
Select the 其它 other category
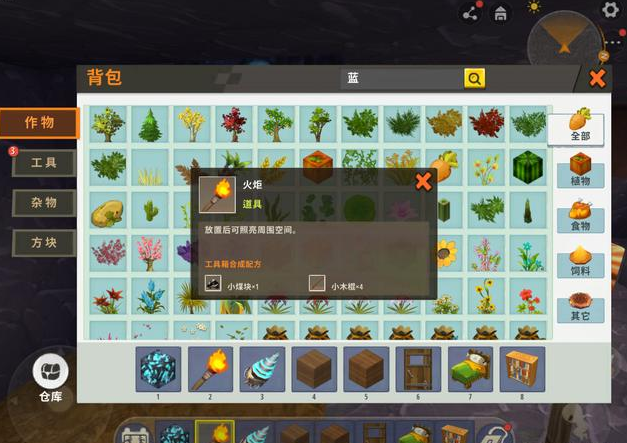pyautogui.click(x=579, y=307)
